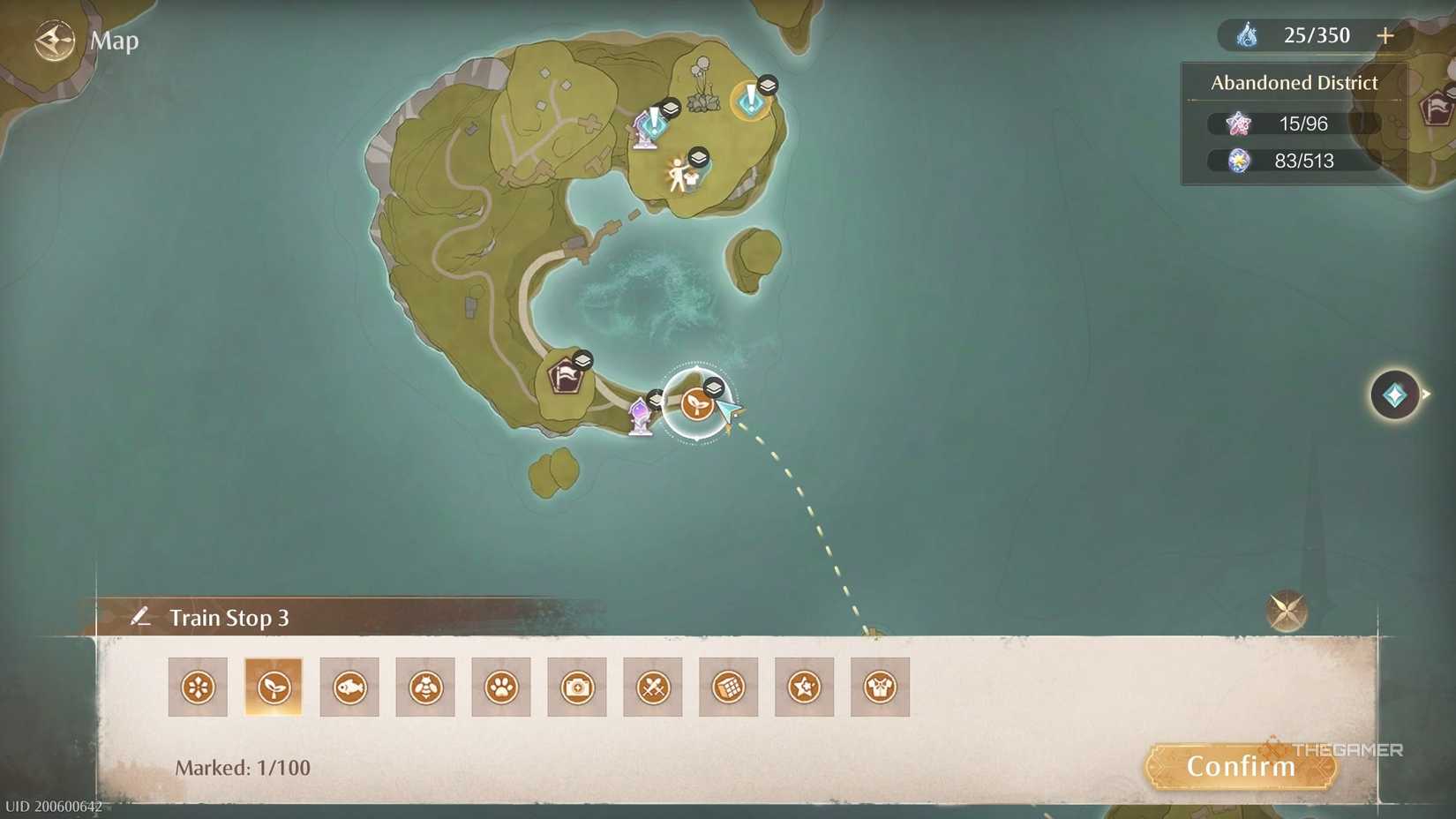Click the selected Train Stop 3 map marker
1456x819 pixels.
pos(697,405)
